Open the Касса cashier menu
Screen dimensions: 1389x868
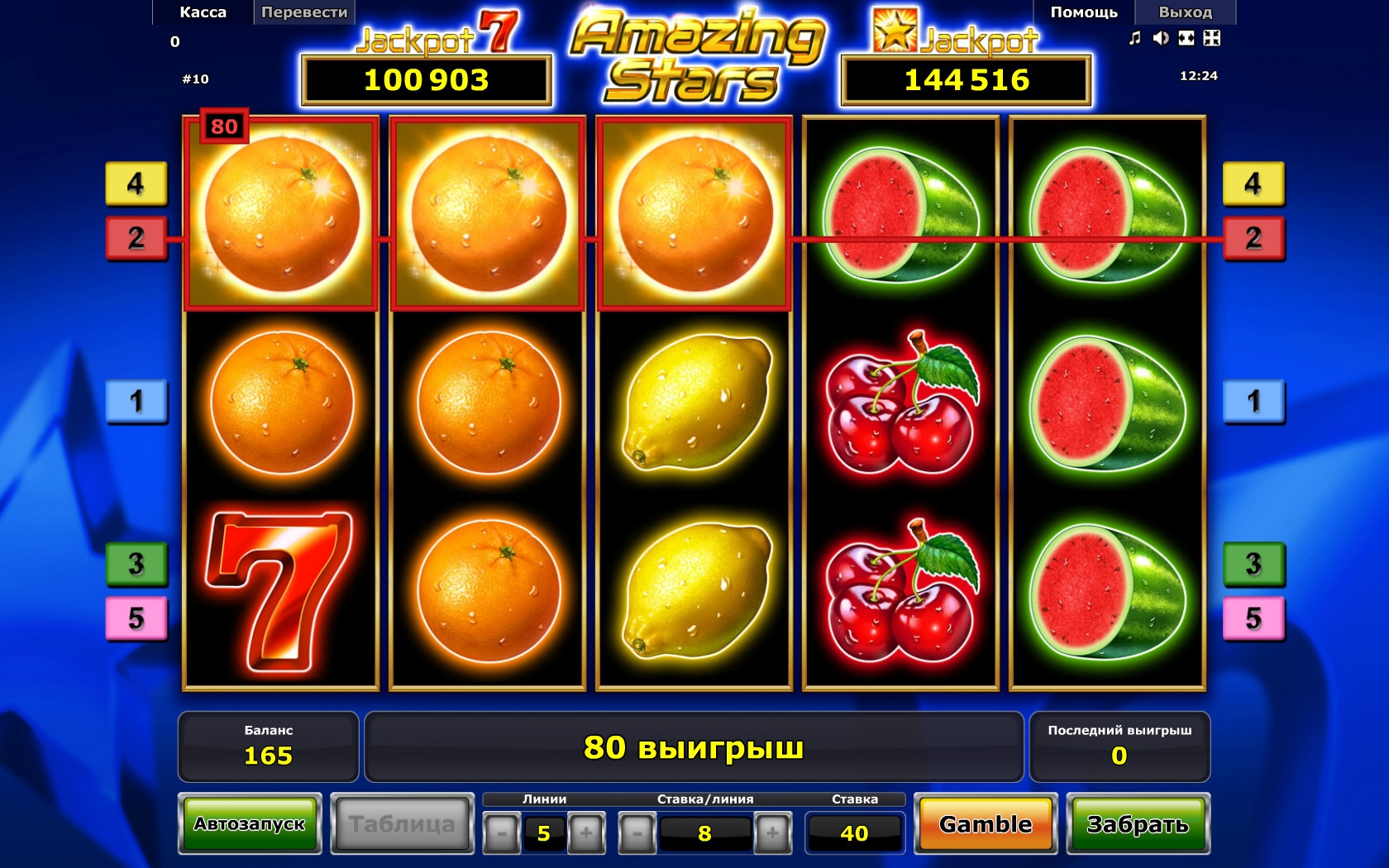point(203,12)
